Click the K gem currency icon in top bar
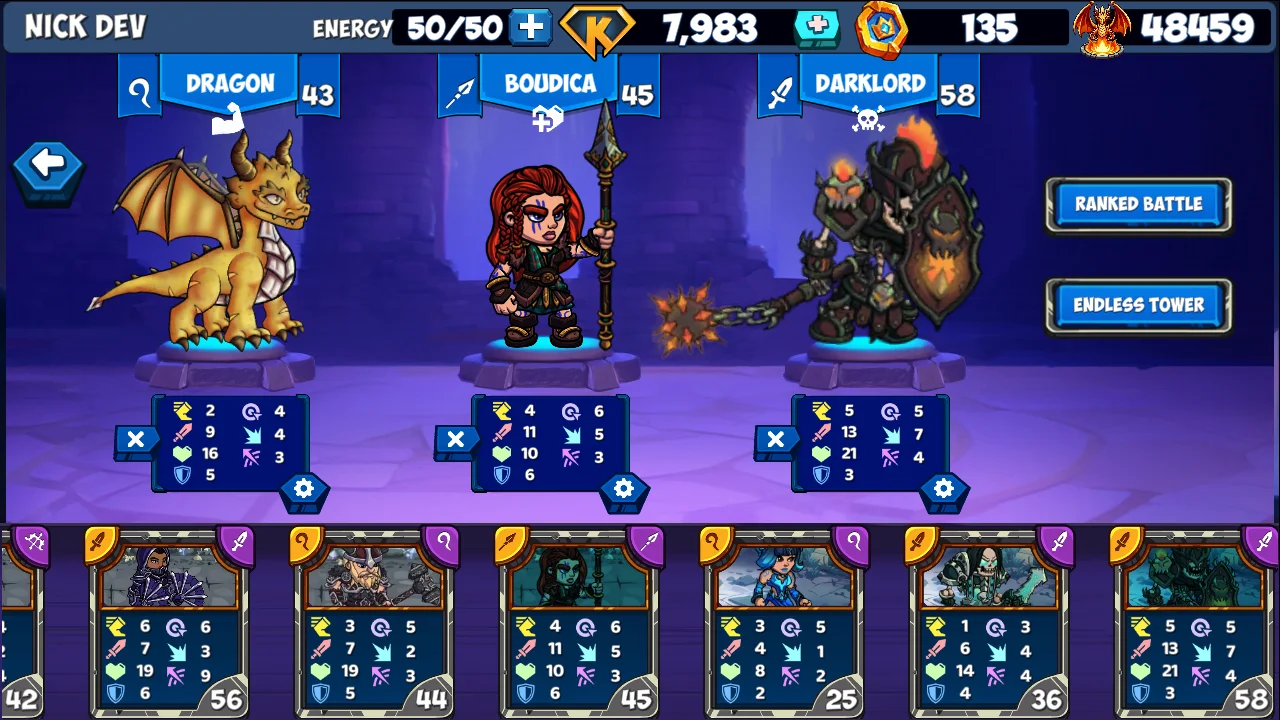 (598, 27)
